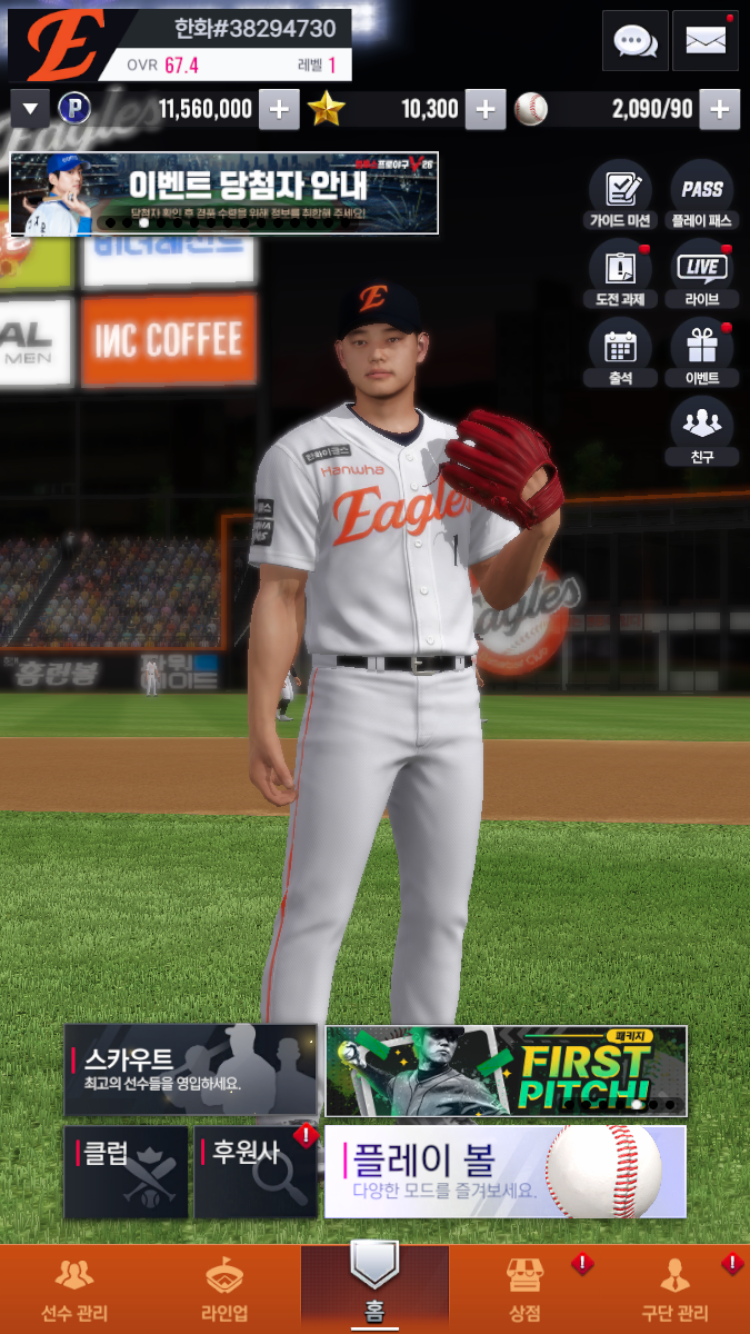Expand the currency dropdown arrow
750x1334 pixels.
30,109
